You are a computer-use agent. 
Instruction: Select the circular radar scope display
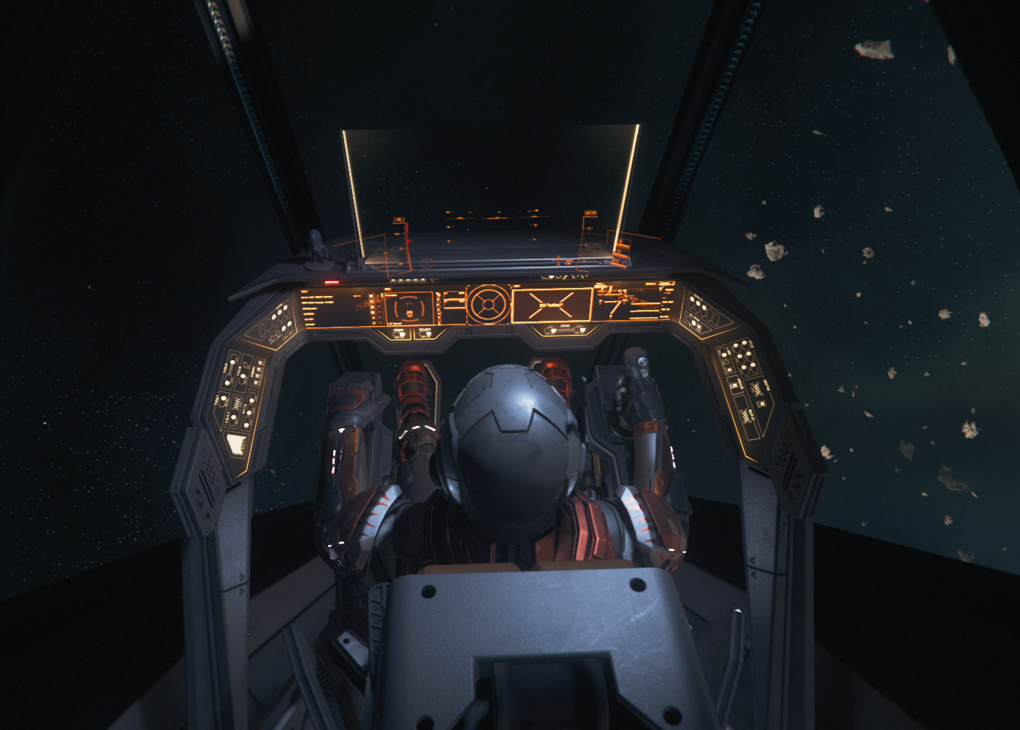tap(488, 303)
